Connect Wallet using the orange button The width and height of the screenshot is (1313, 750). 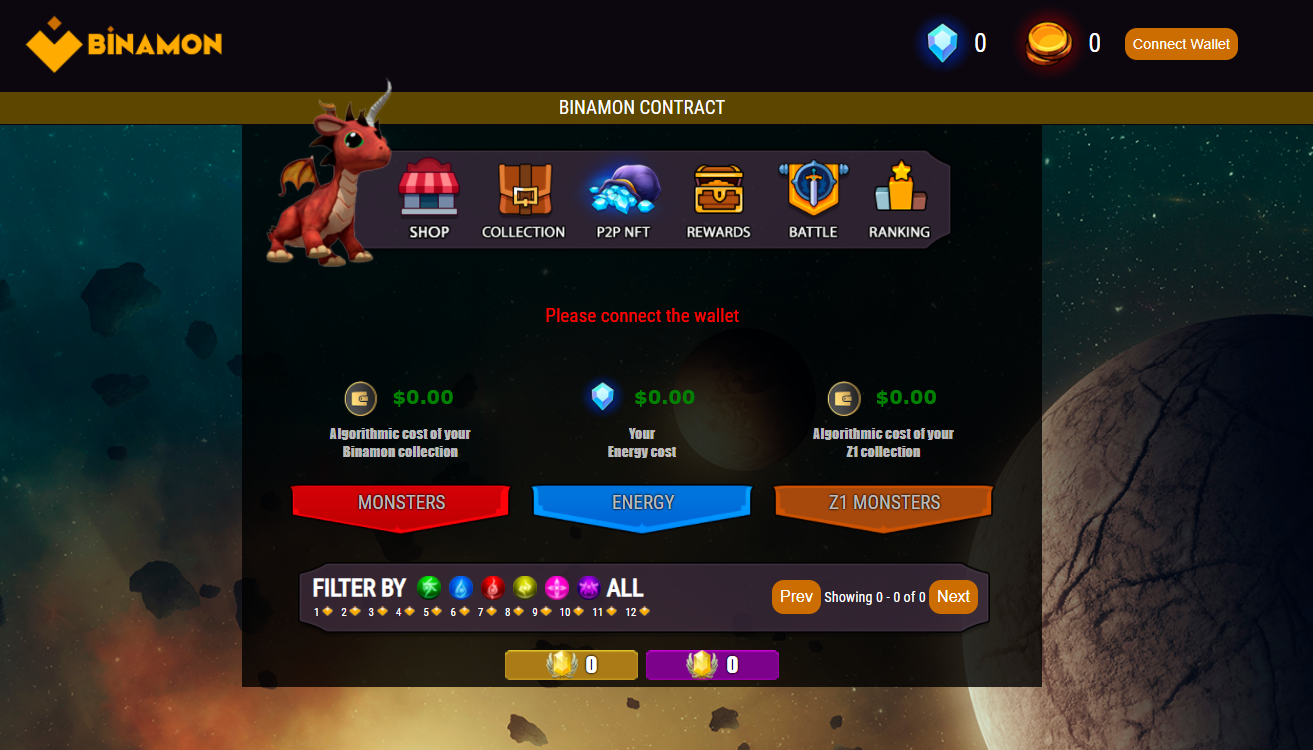[1181, 44]
